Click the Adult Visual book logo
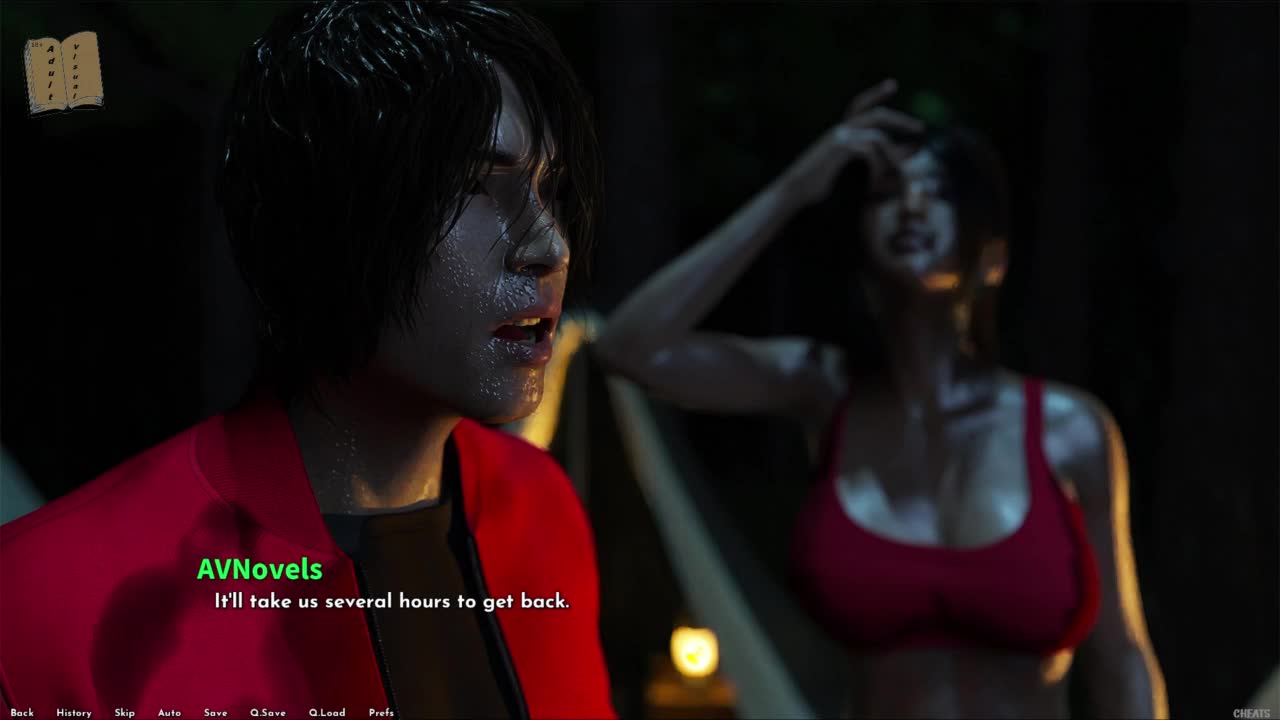 click(64, 72)
